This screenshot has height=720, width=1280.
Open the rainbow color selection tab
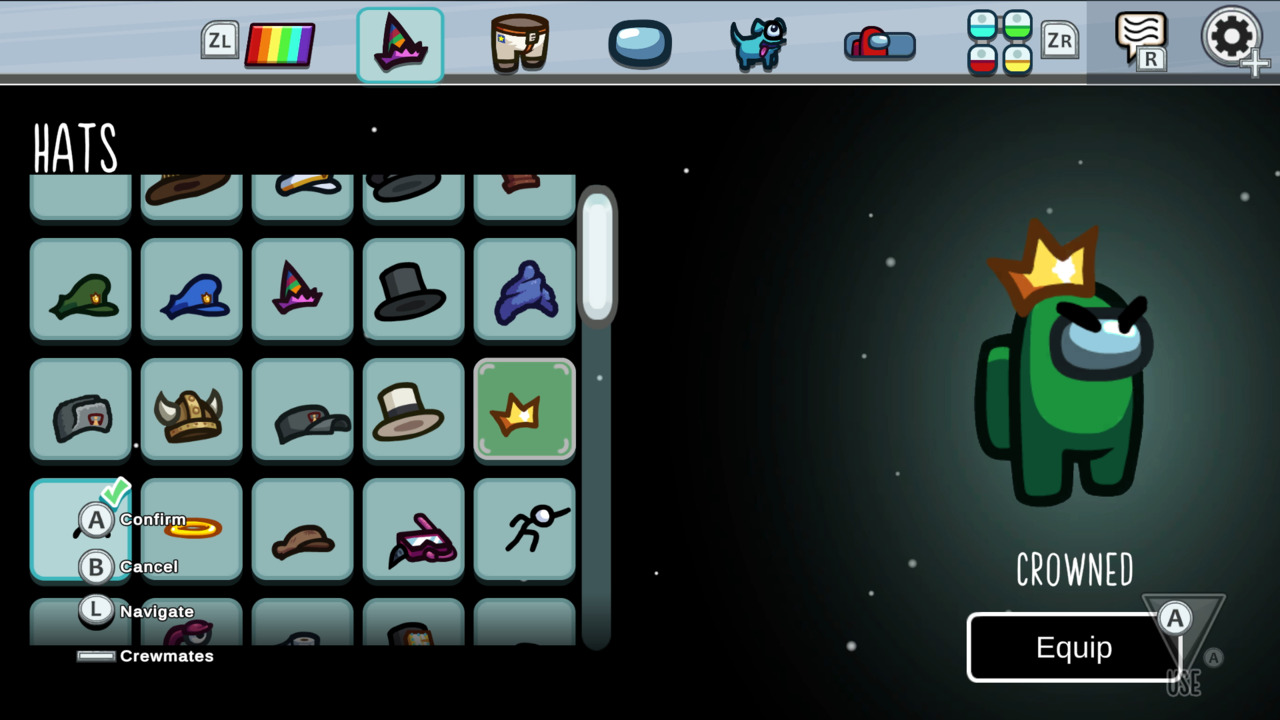pyautogui.click(x=280, y=42)
